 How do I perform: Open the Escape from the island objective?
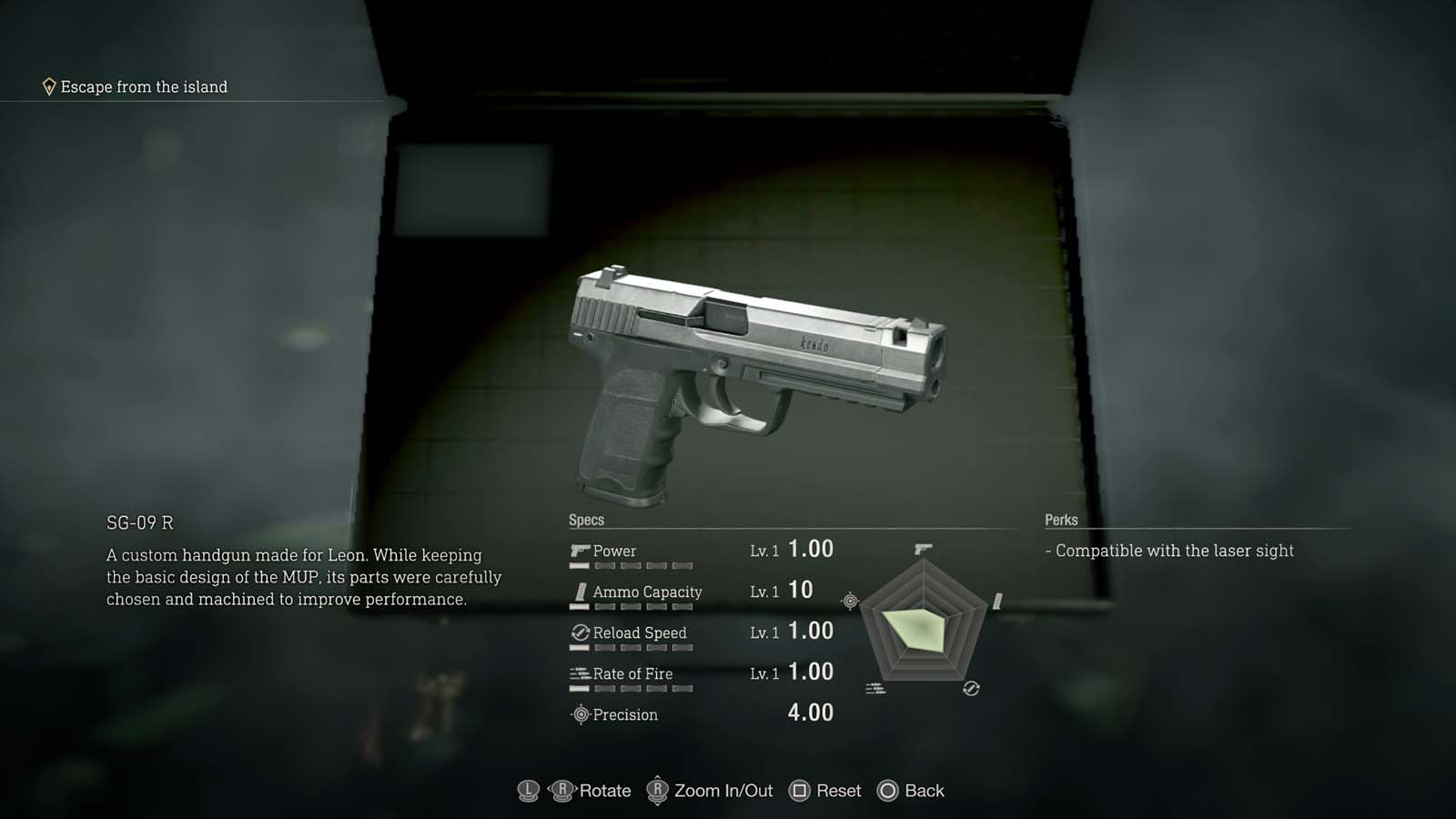click(x=143, y=86)
